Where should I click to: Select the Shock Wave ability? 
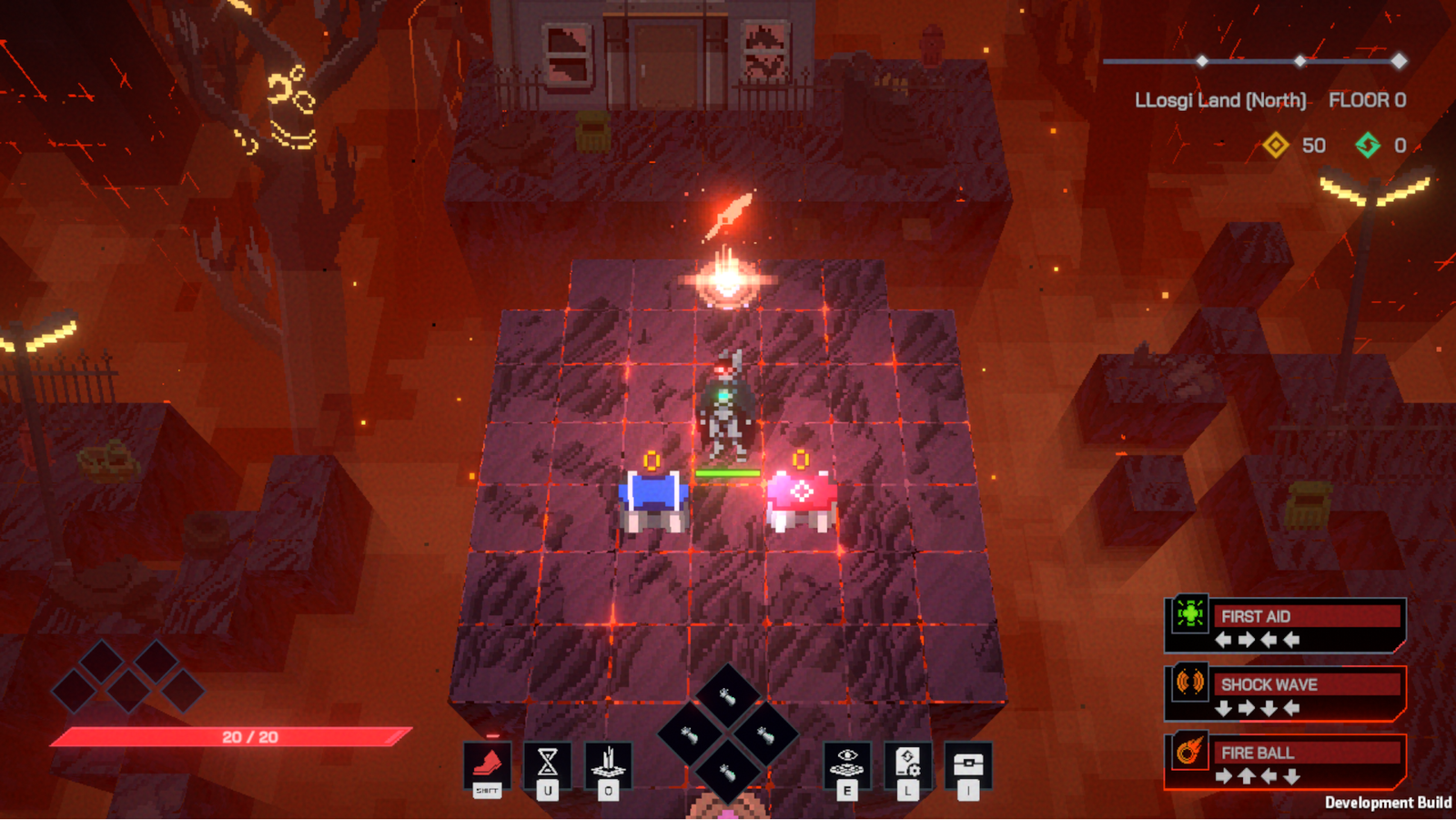1285,693
